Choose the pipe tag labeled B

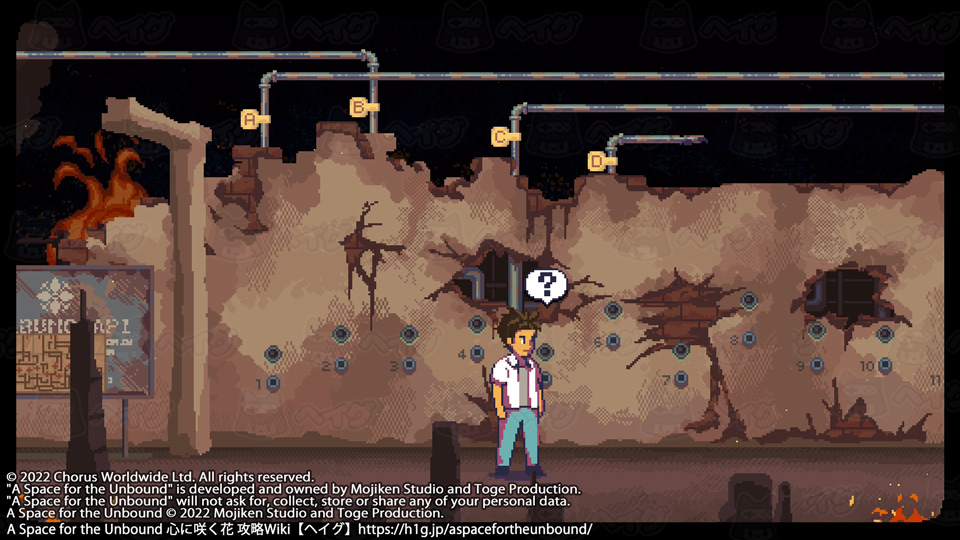360,106
